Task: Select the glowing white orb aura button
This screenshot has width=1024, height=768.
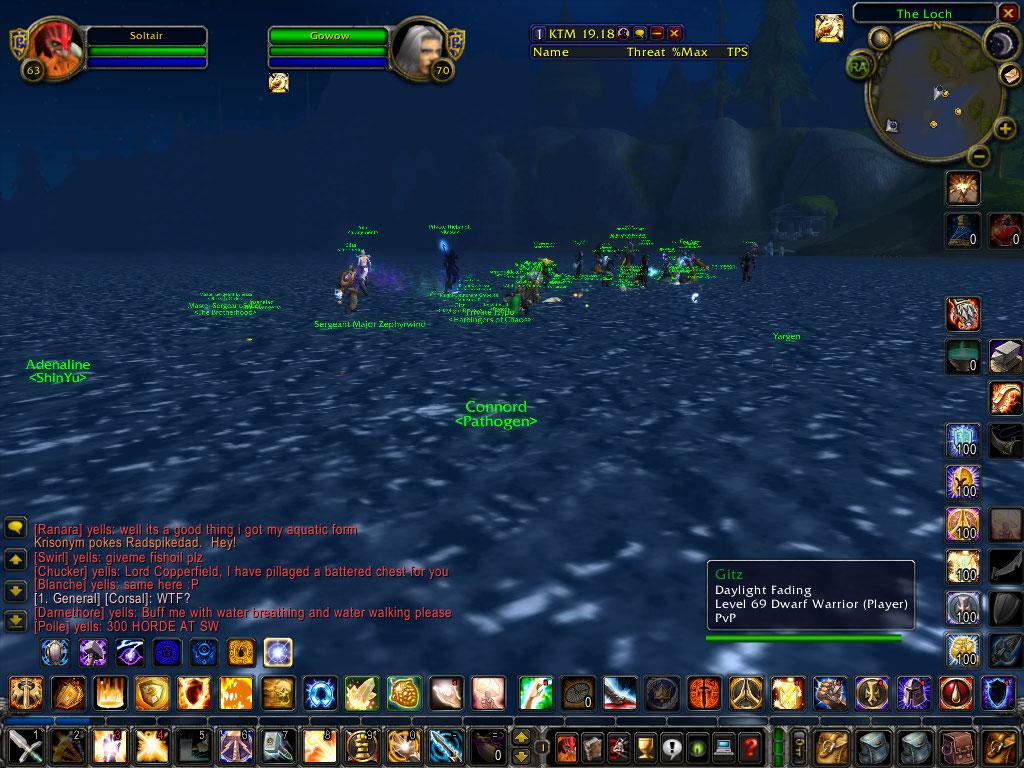Action: (x=277, y=652)
